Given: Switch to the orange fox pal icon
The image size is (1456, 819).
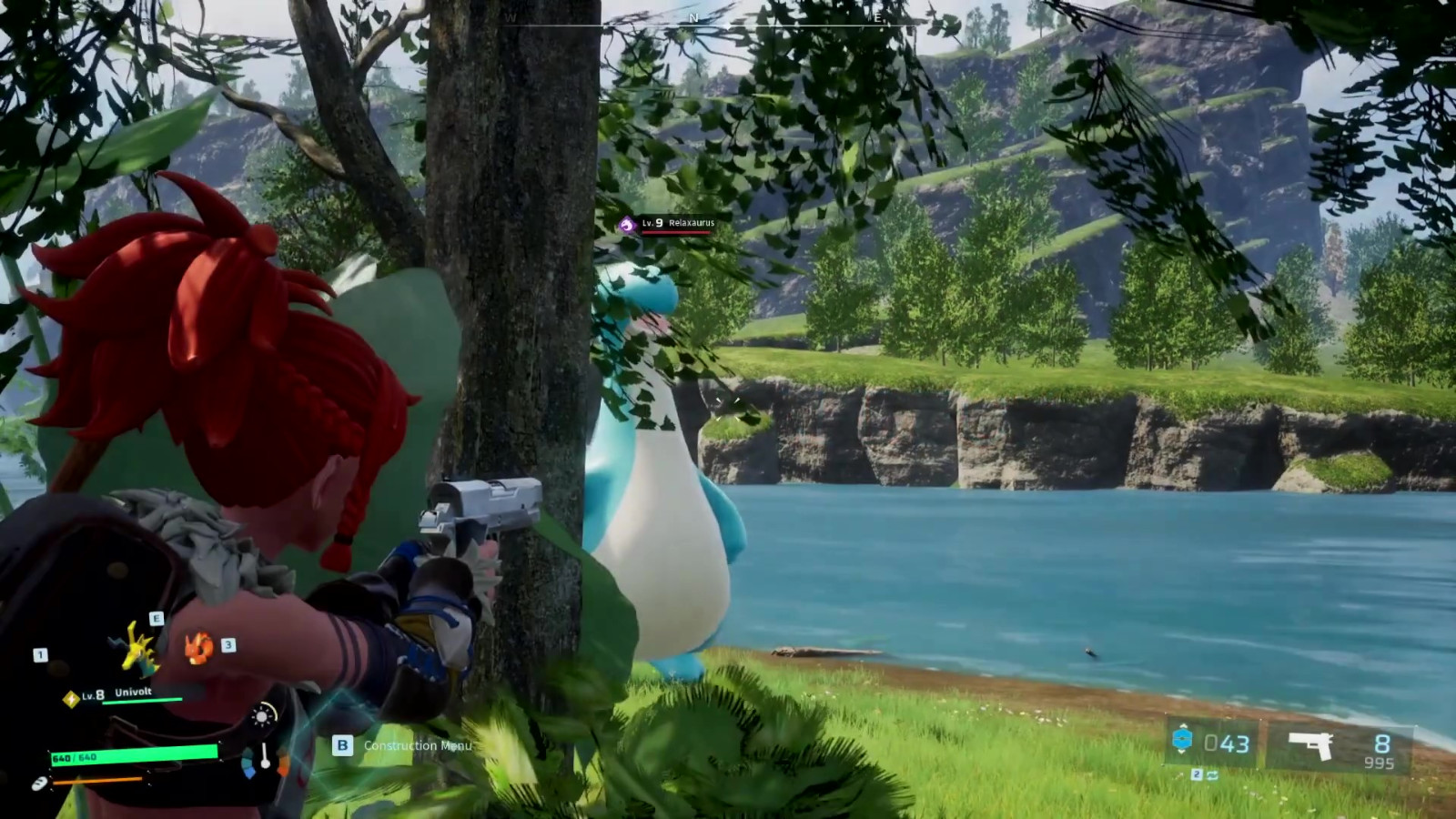Looking at the screenshot, I should tap(197, 648).
